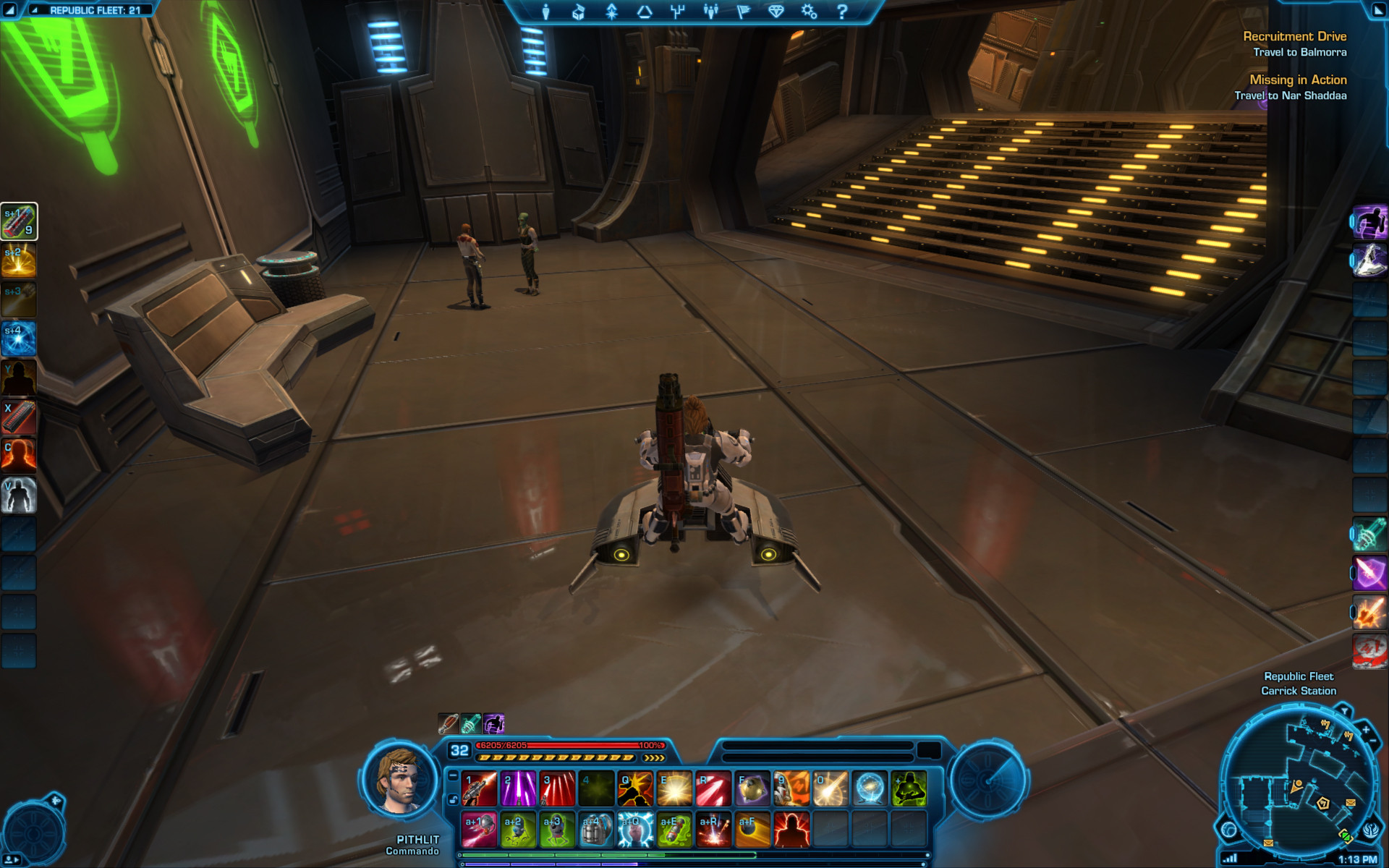Select the Missing in Action mission entry

1298,80
